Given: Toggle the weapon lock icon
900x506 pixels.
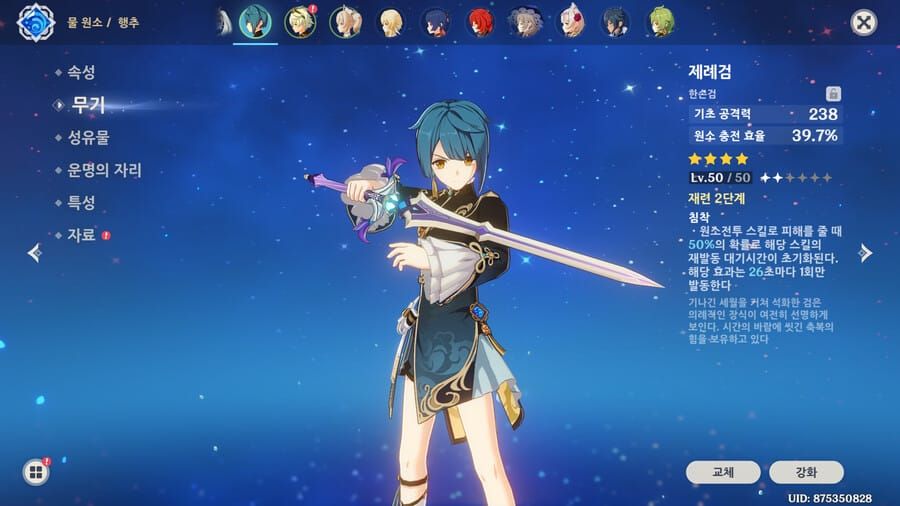Looking at the screenshot, I should pos(834,93).
